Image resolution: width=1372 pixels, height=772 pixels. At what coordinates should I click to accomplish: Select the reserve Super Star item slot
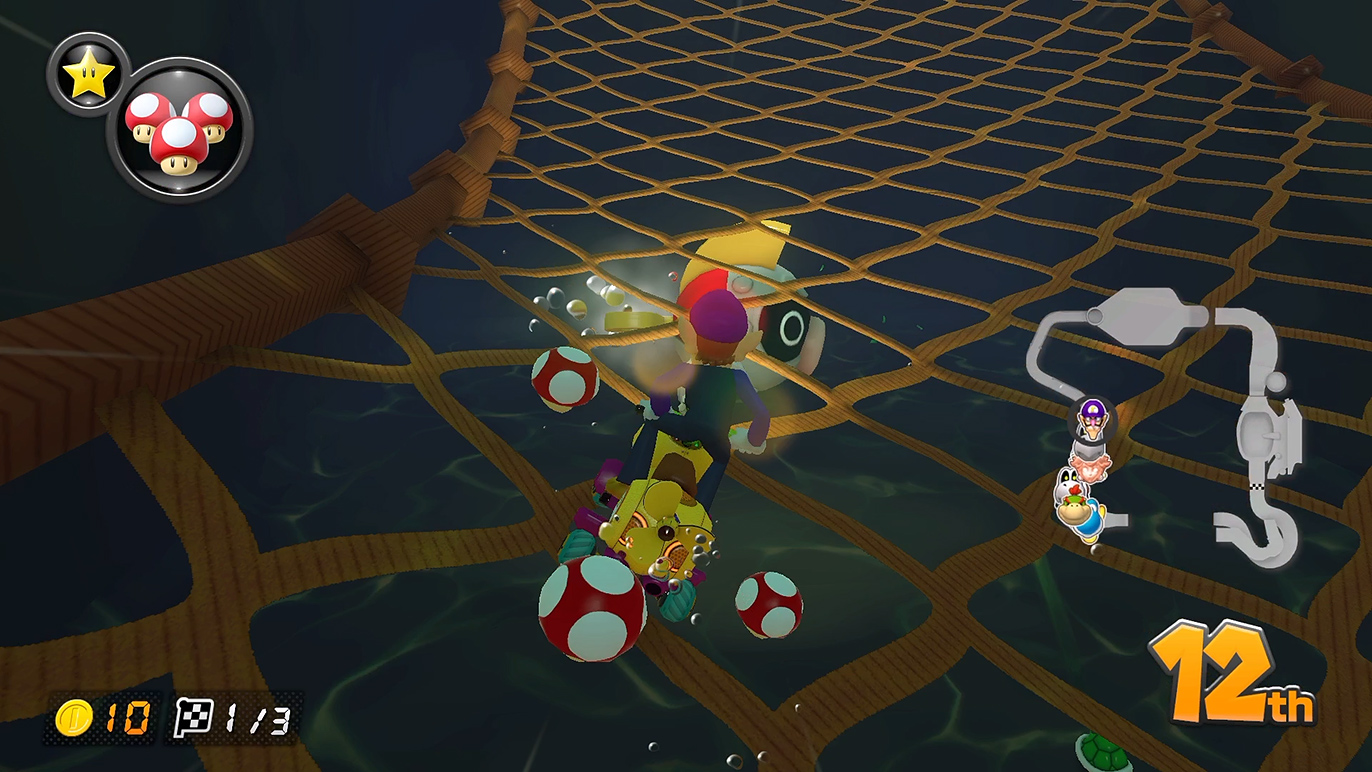88,74
